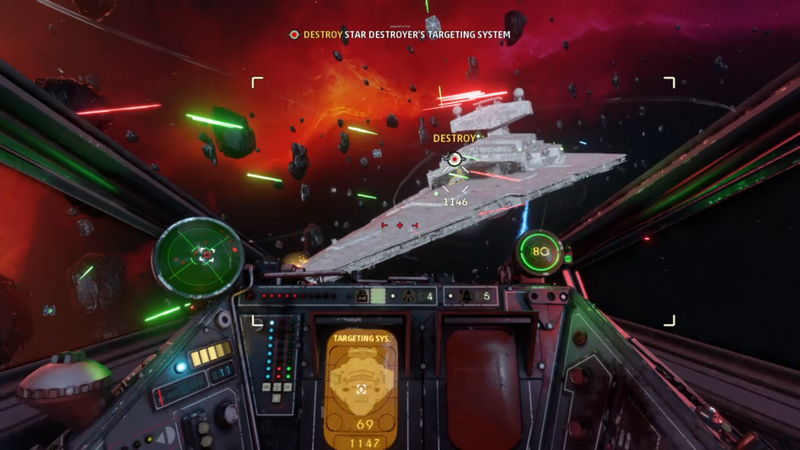Click the Destroy Targeting System objective tracker
This screenshot has width=800, height=450.
400,34
